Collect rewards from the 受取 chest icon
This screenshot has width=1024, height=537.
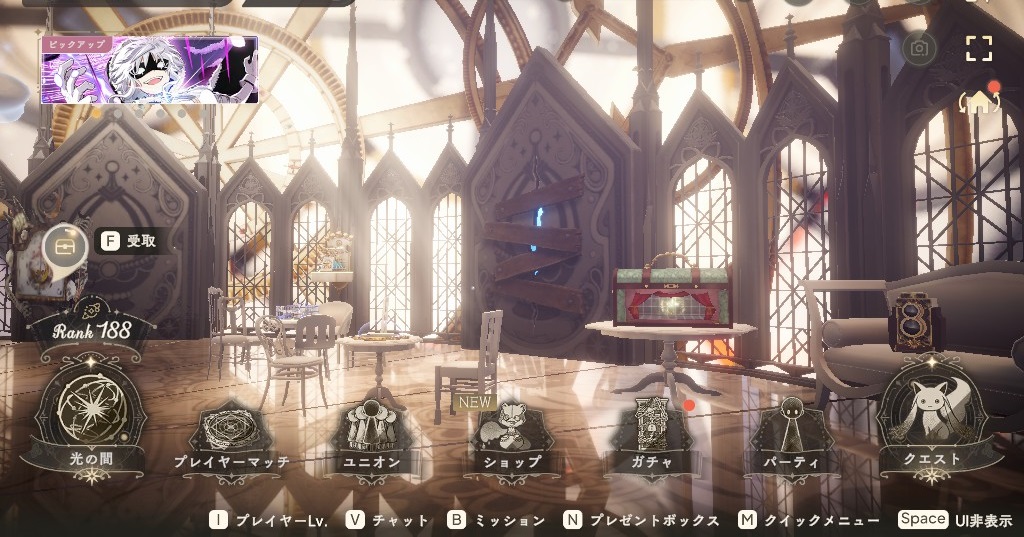tap(61, 242)
